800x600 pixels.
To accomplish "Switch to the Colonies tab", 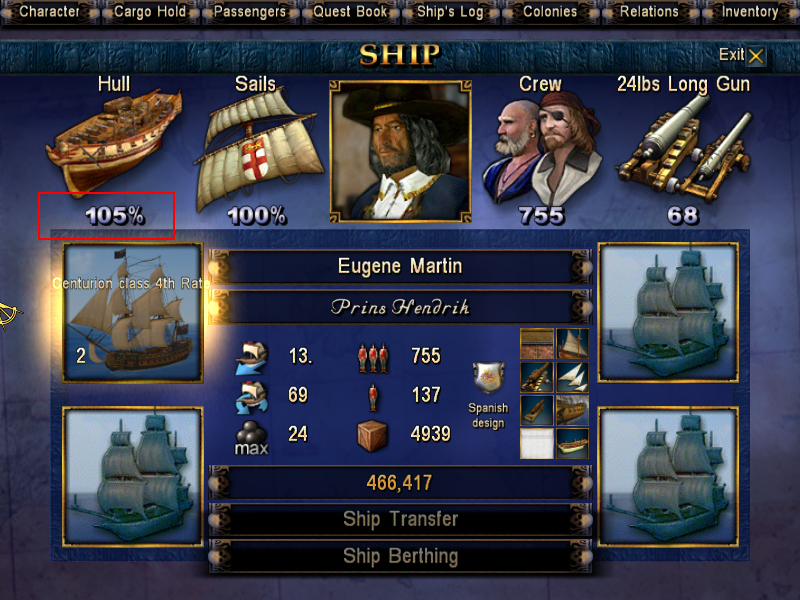I will click(550, 12).
